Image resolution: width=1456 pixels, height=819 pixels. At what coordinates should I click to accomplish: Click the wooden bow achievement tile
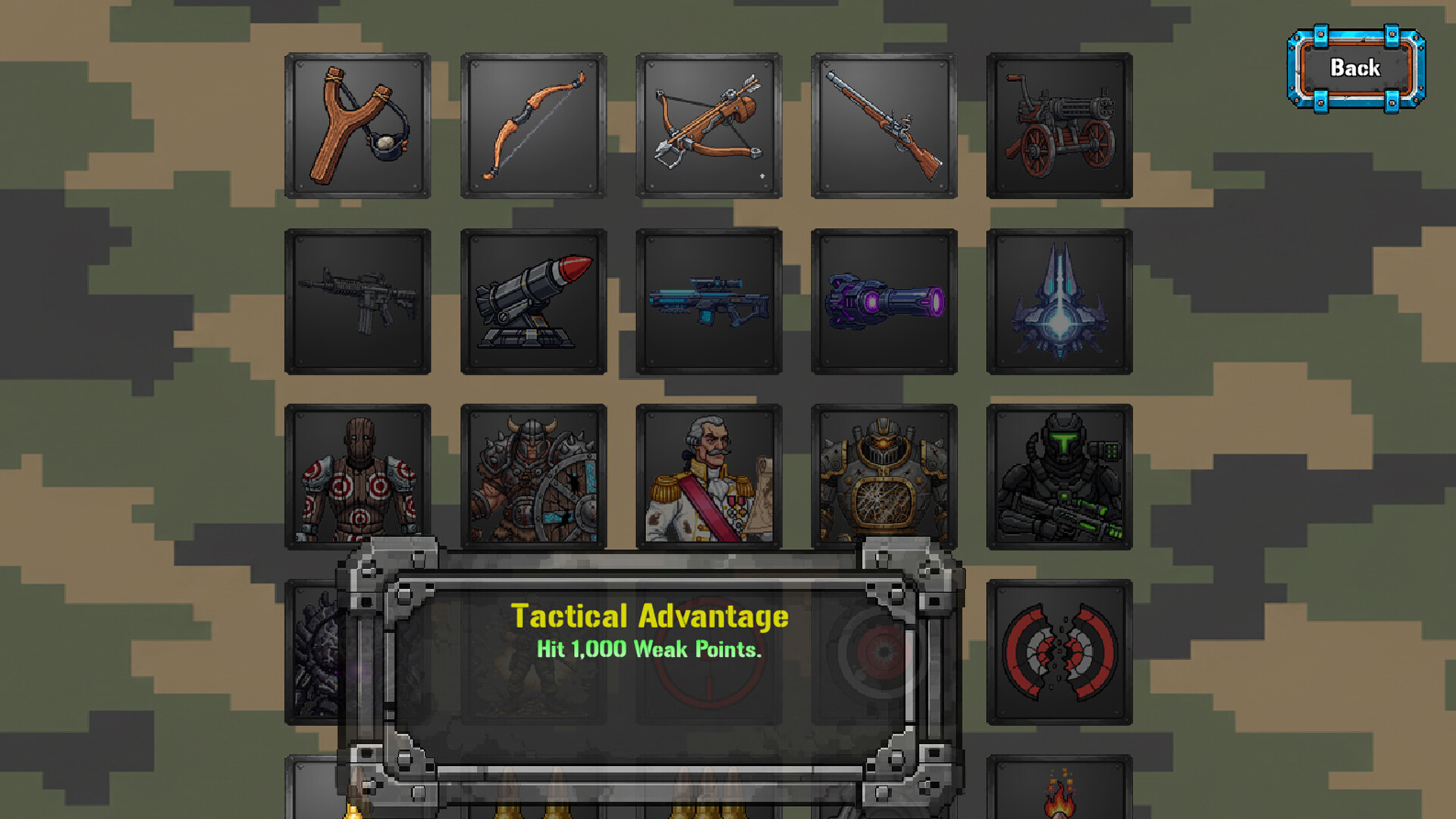[533, 125]
